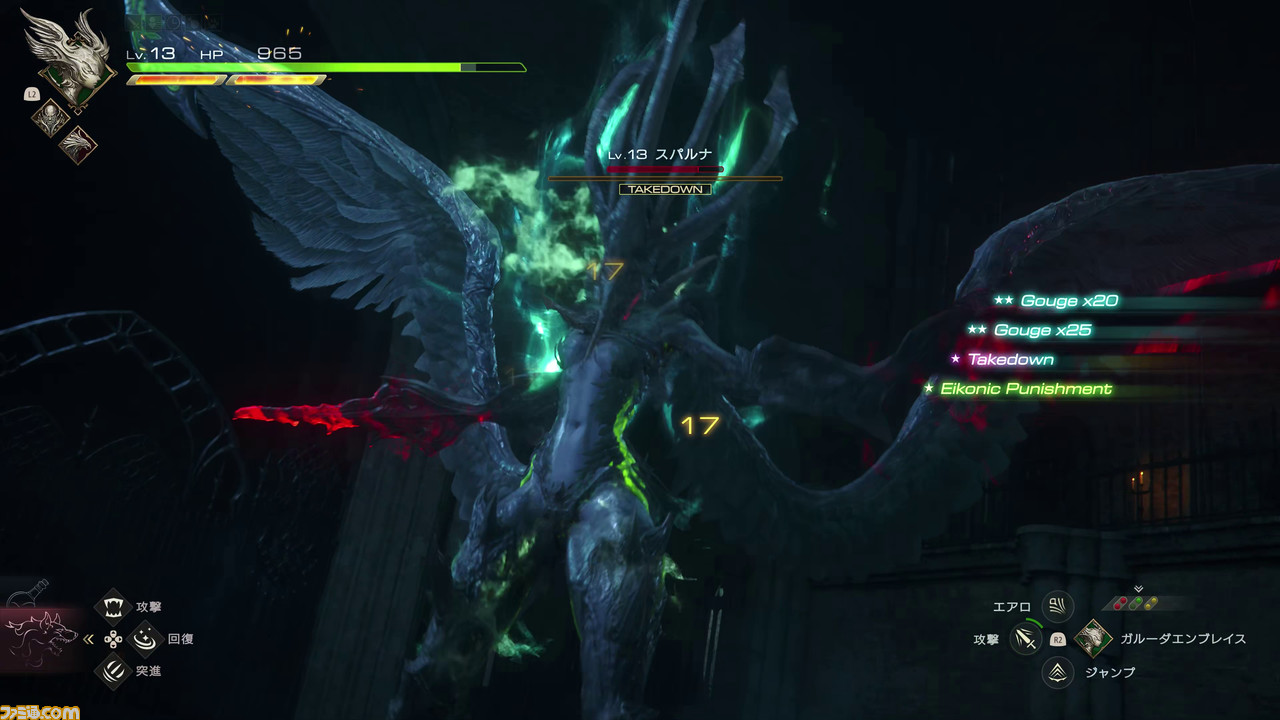
Task: Trigger Torgal's 突進 charge command
Action: point(113,670)
